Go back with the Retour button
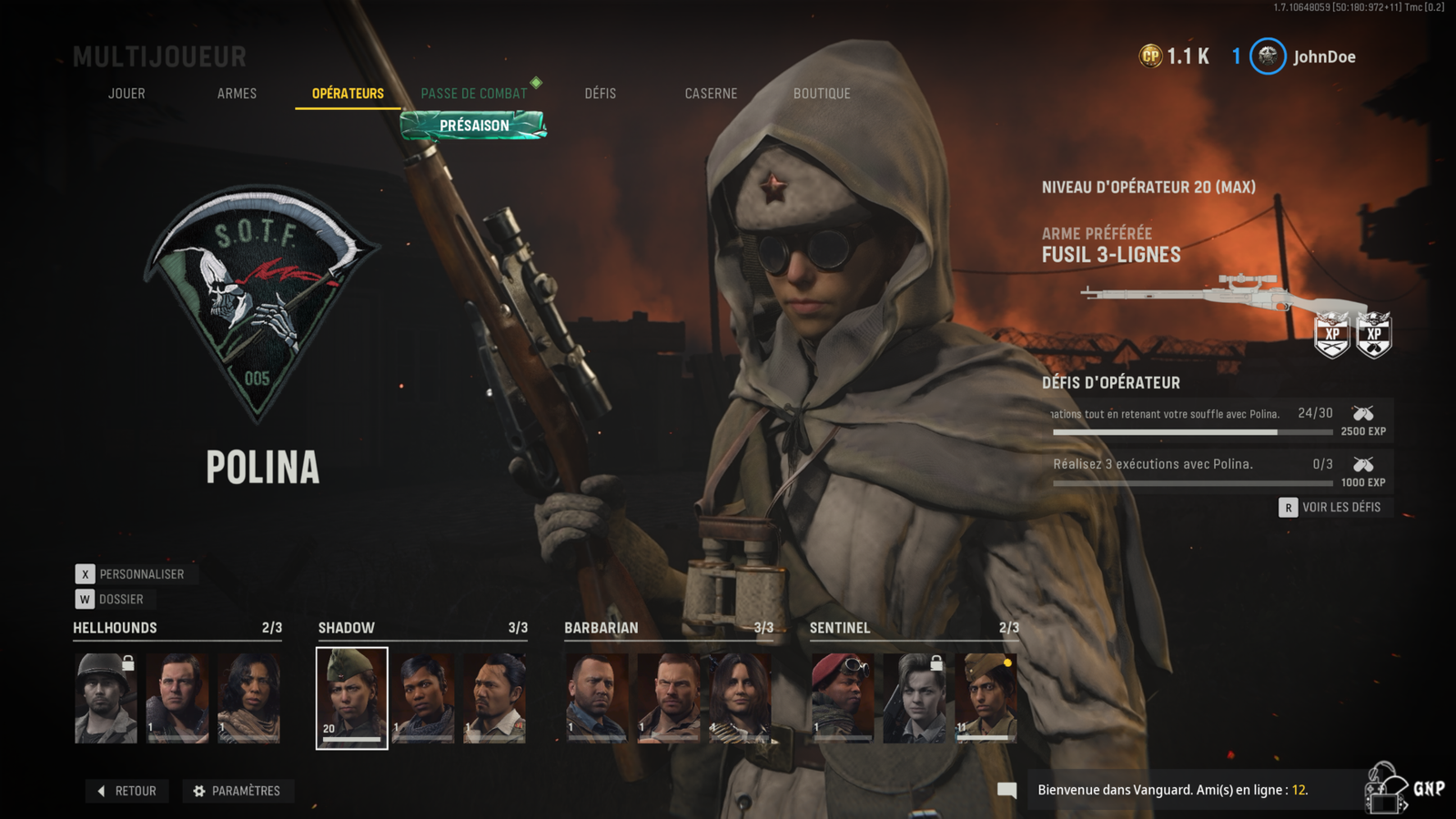The width and height of the screenshot is (1456, 819). [127, 791]
